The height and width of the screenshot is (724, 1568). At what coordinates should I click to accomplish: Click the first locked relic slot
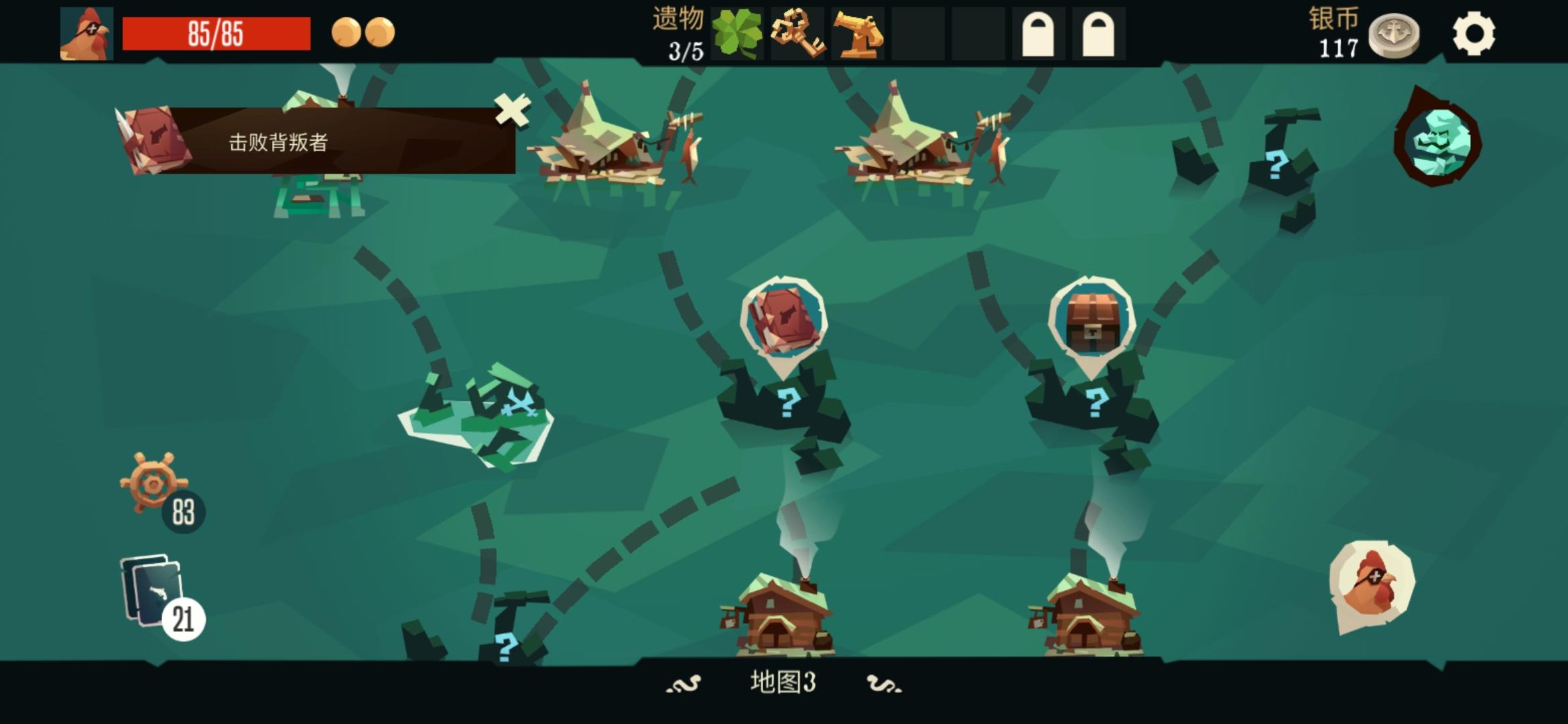[1038, 32]
